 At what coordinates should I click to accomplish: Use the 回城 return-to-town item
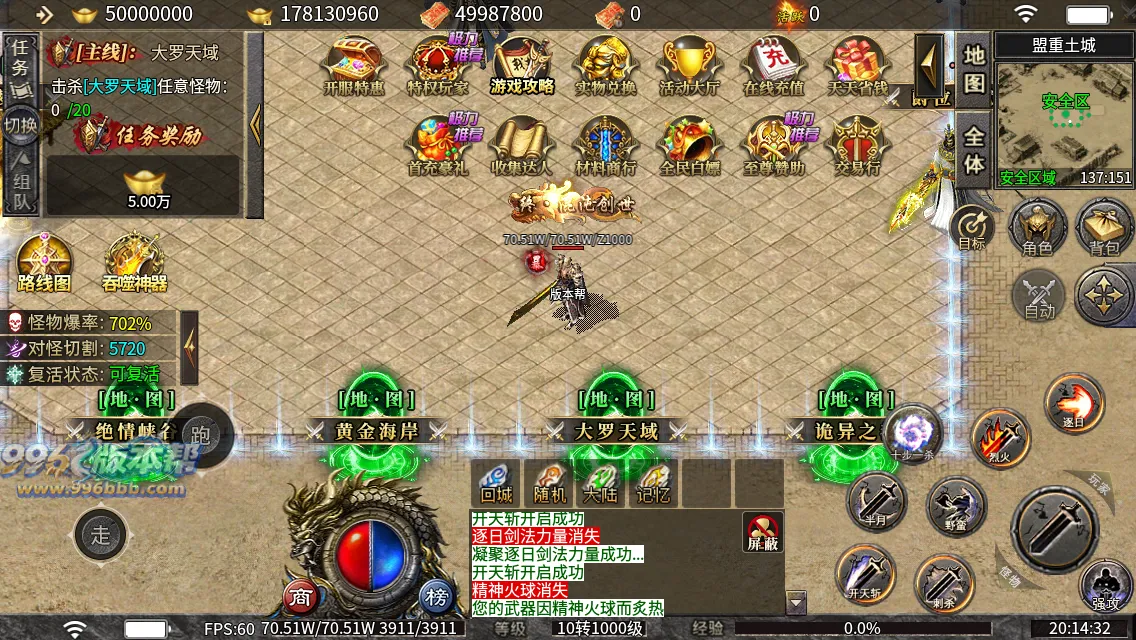496,483
